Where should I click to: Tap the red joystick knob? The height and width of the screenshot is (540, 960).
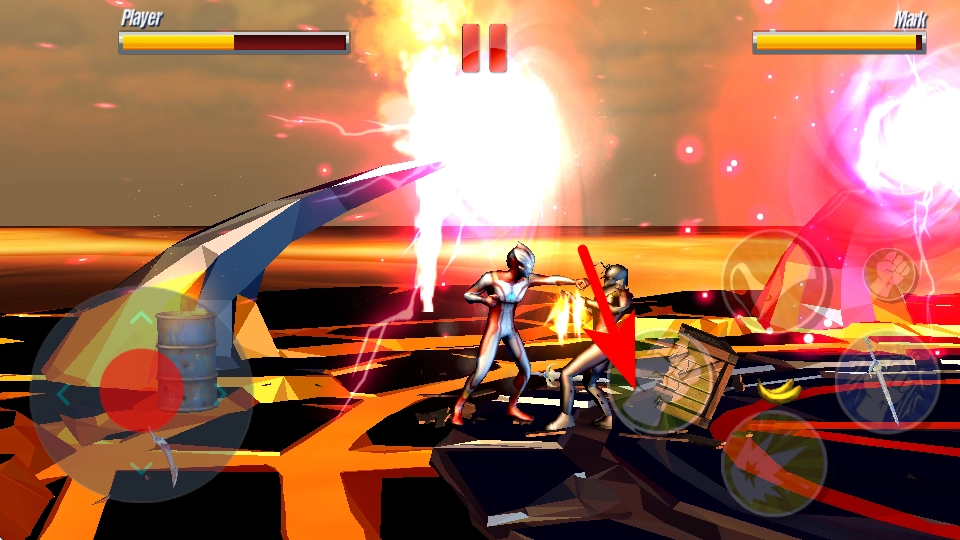141,390
